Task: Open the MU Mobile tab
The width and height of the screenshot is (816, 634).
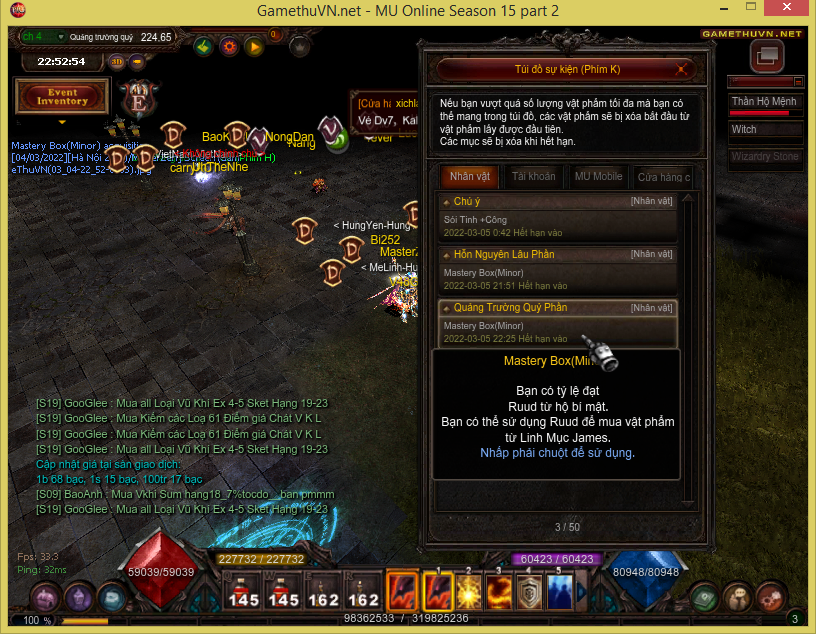Action: pos(598,177)
